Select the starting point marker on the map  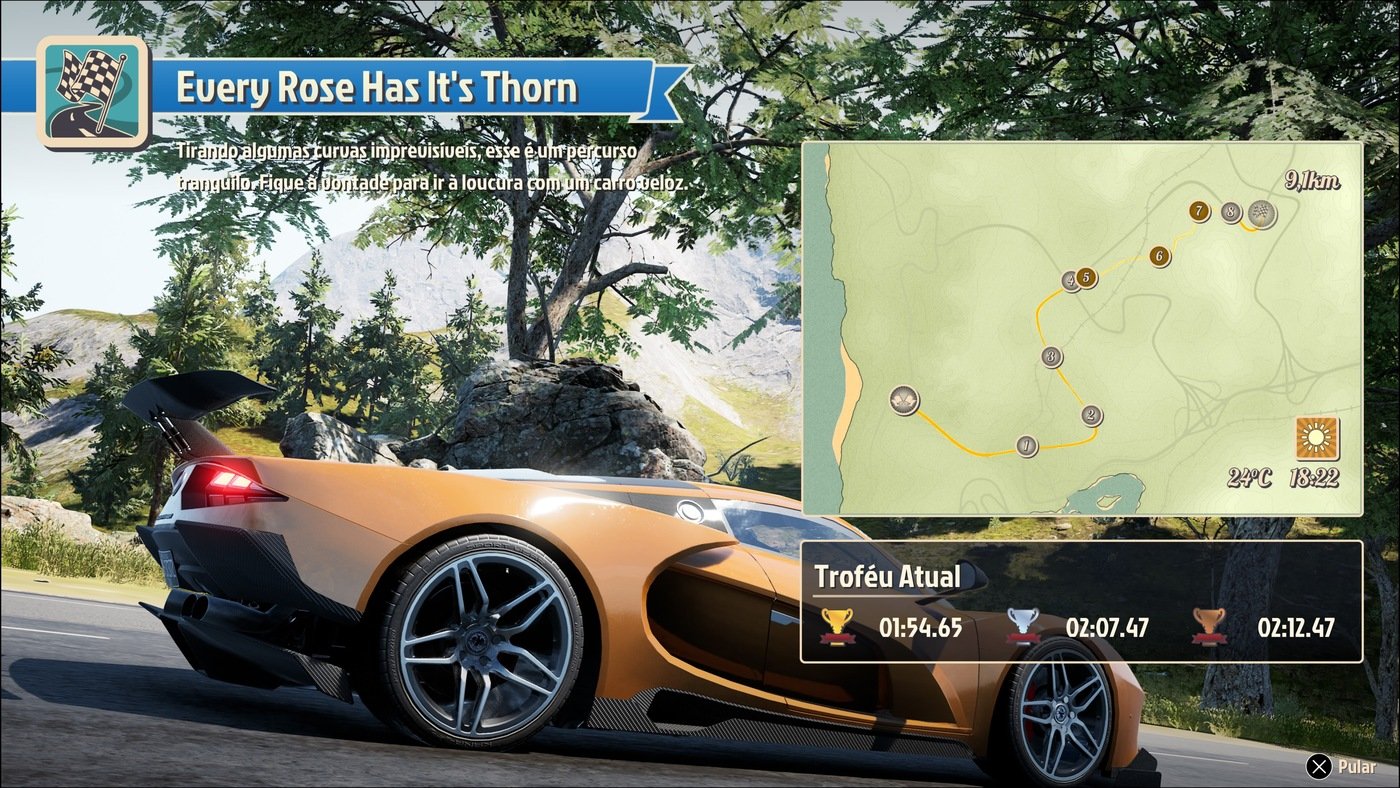coord(904,401)
